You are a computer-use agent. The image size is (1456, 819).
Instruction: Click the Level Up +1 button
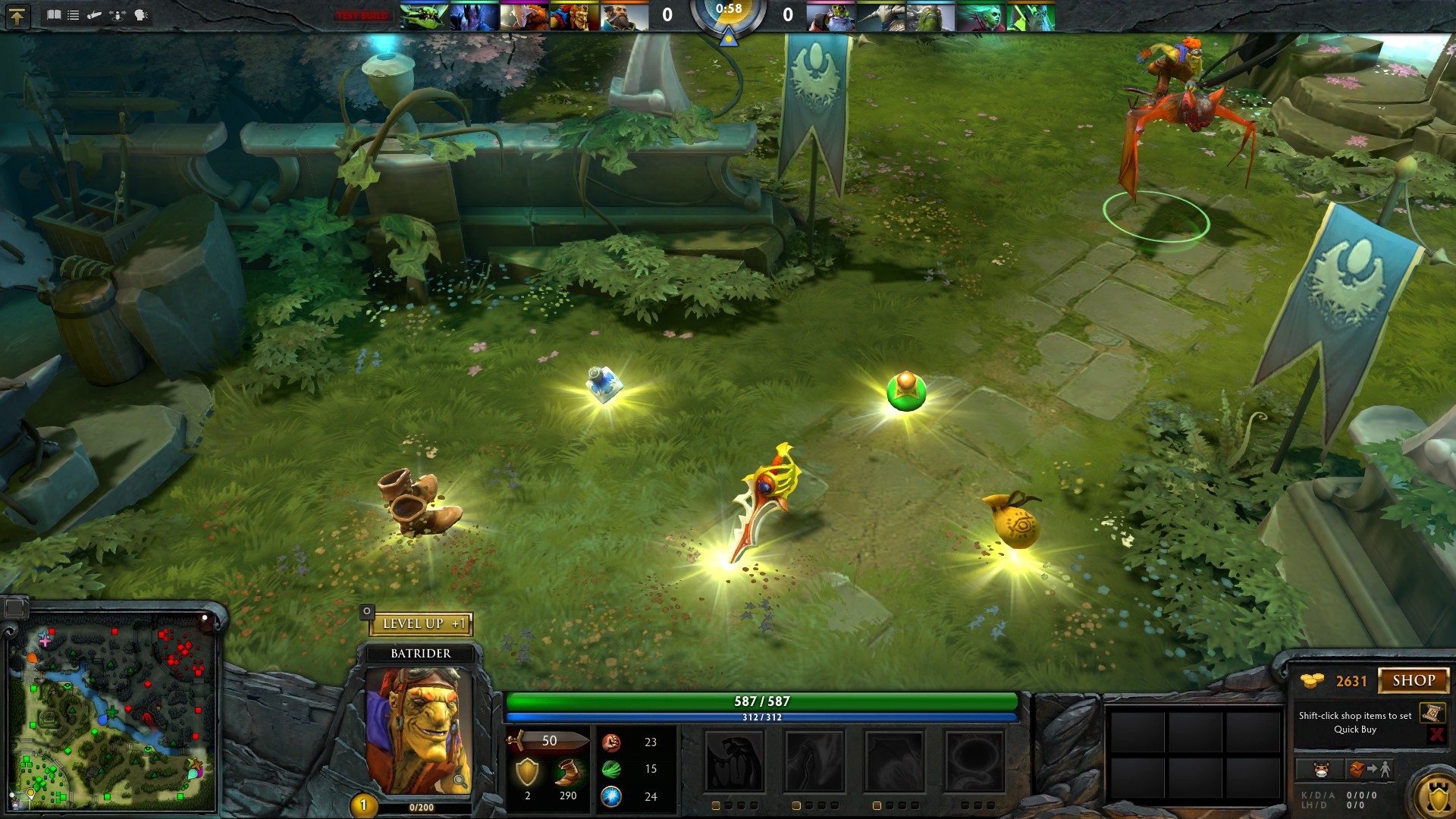[422, 623]
